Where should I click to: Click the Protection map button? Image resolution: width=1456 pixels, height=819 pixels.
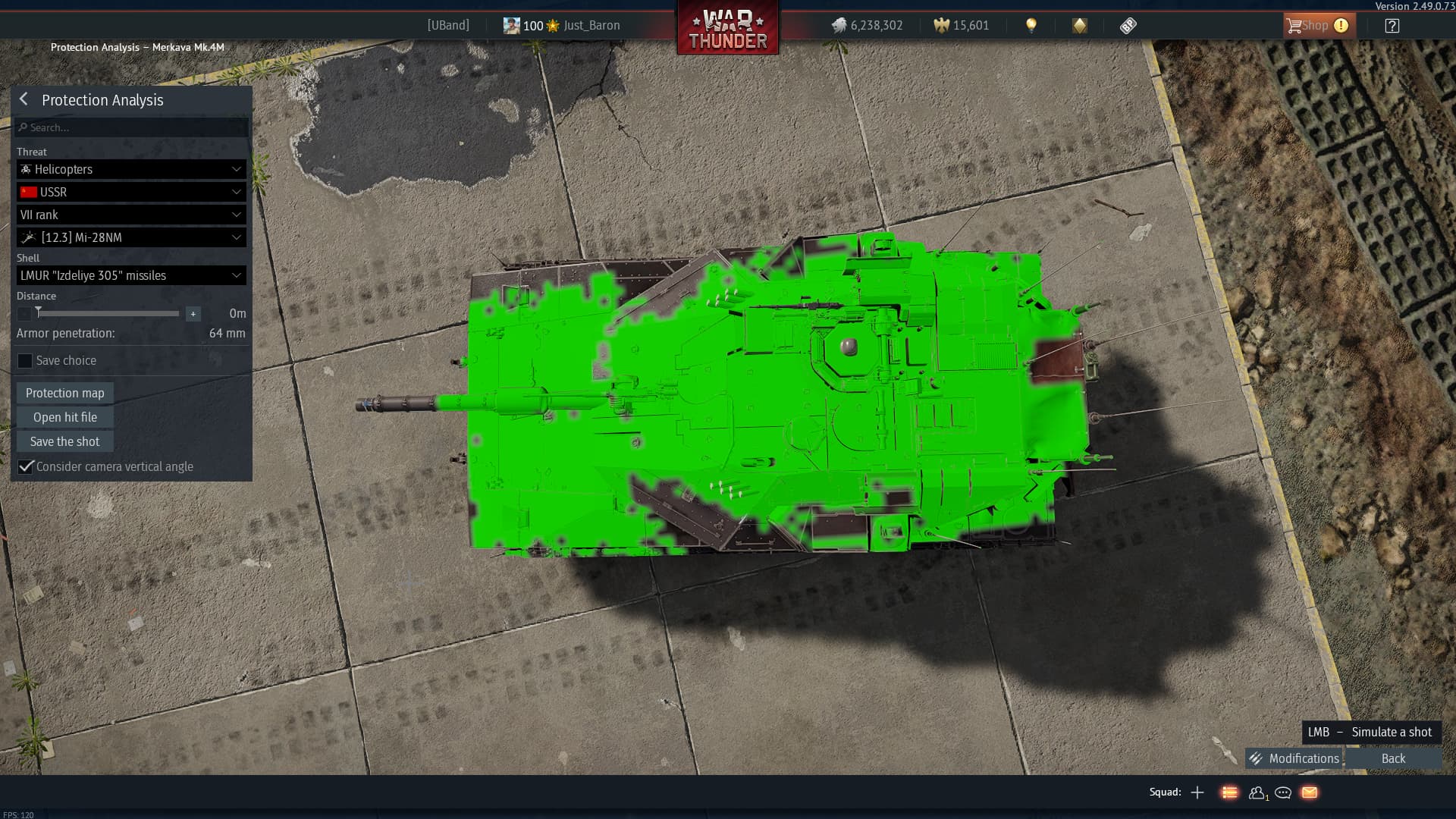(x=64, y=392)
